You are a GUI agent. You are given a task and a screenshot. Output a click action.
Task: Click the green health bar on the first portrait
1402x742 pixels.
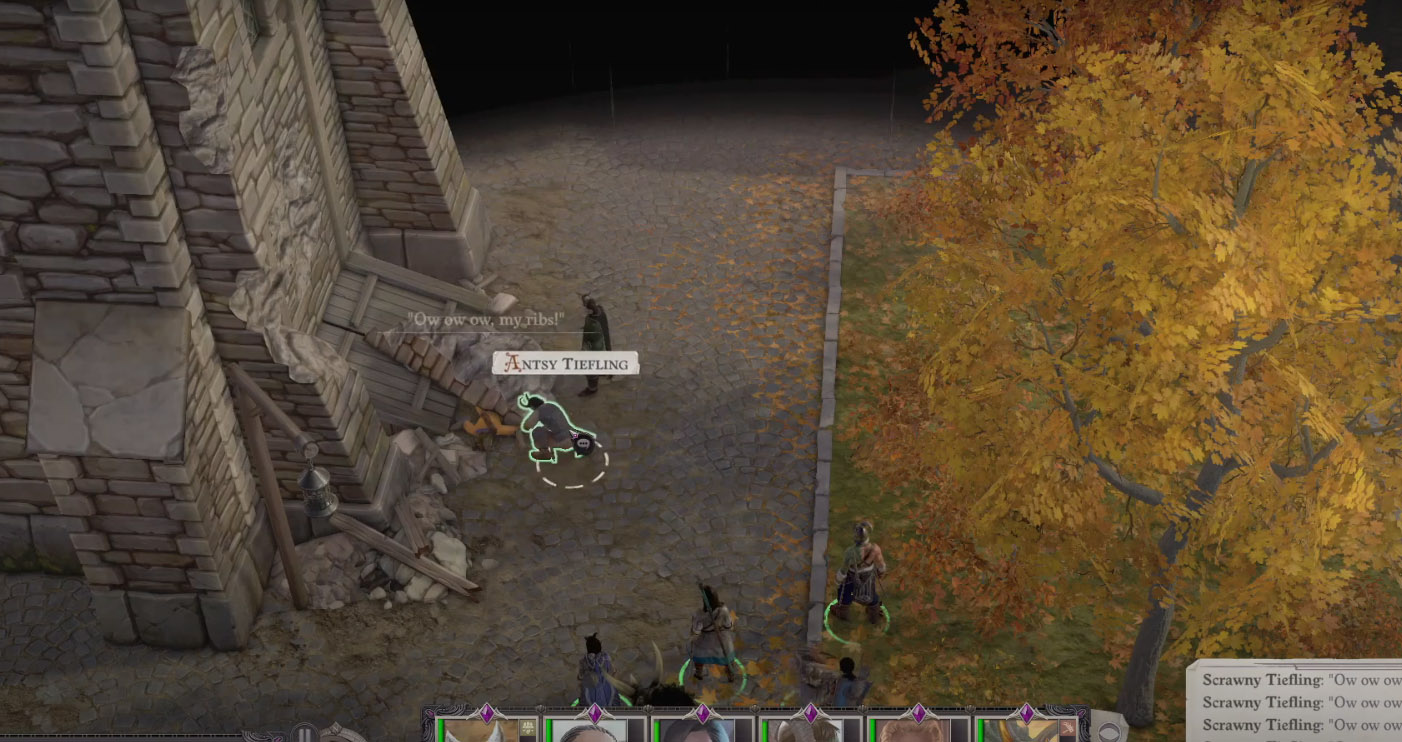pyautogui.click(x=440, y=730)
